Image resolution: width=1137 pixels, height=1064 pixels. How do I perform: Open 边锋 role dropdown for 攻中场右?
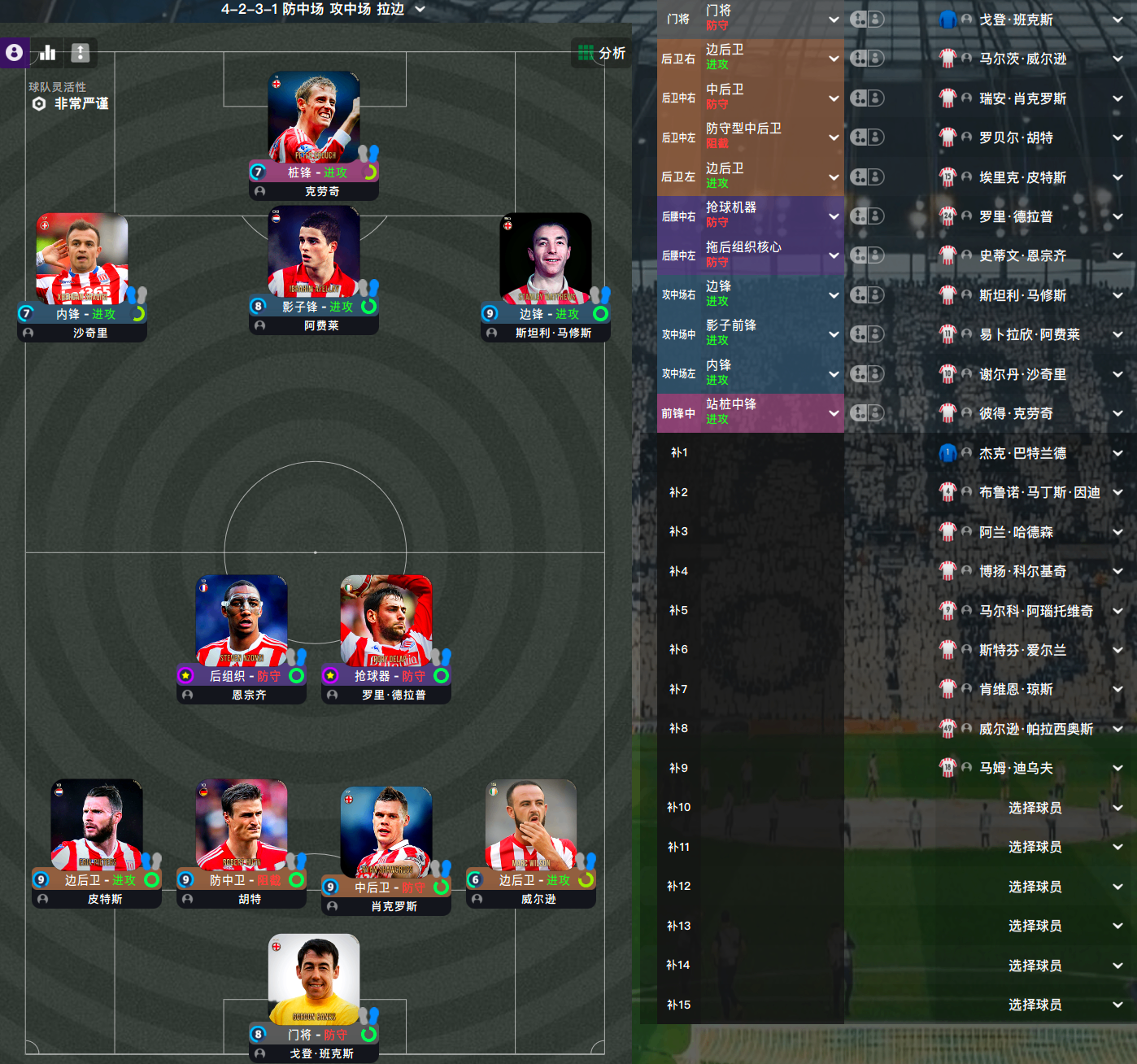tap(834, 294)
